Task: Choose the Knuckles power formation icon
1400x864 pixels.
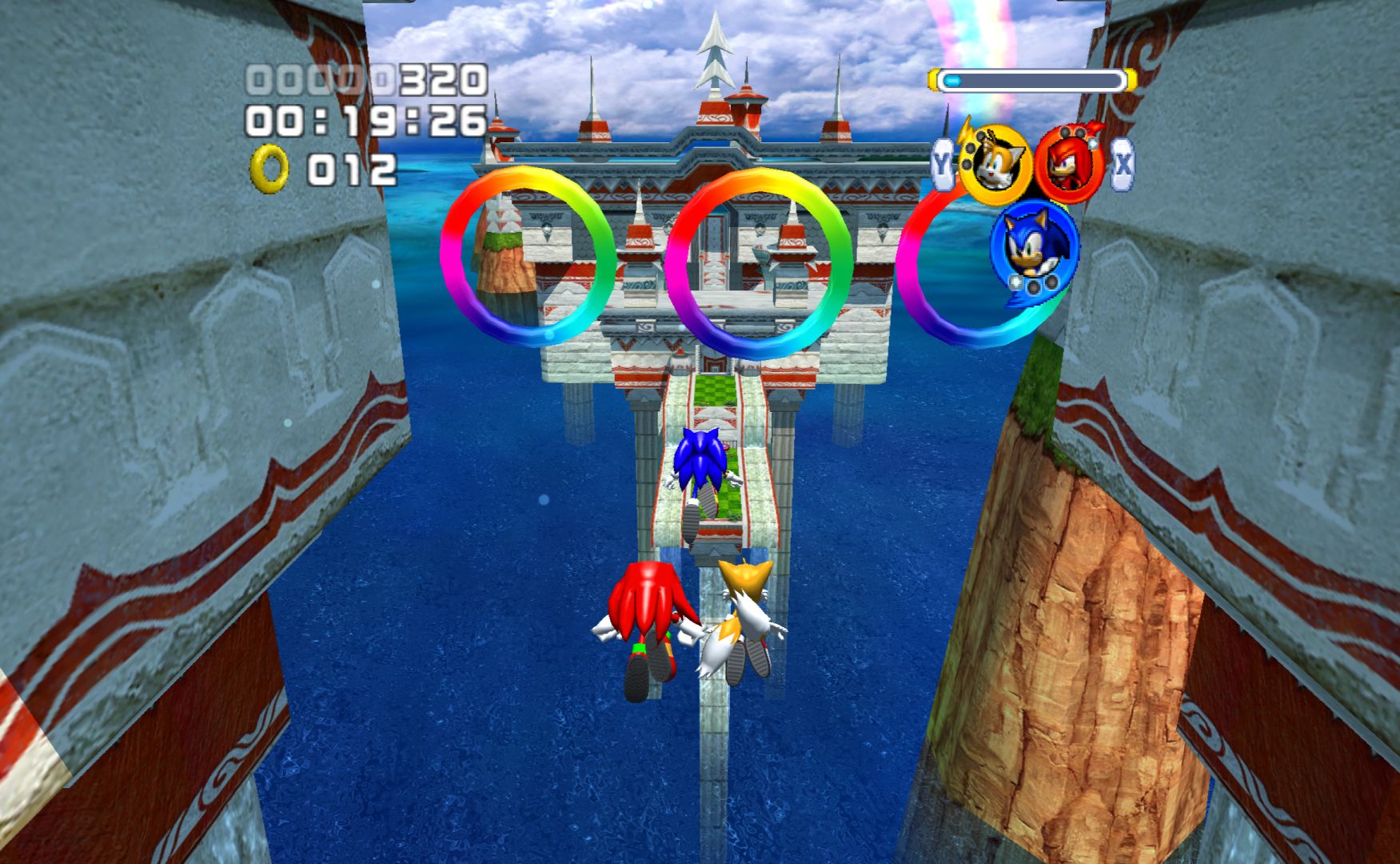Action: (x=1069, y=166)
